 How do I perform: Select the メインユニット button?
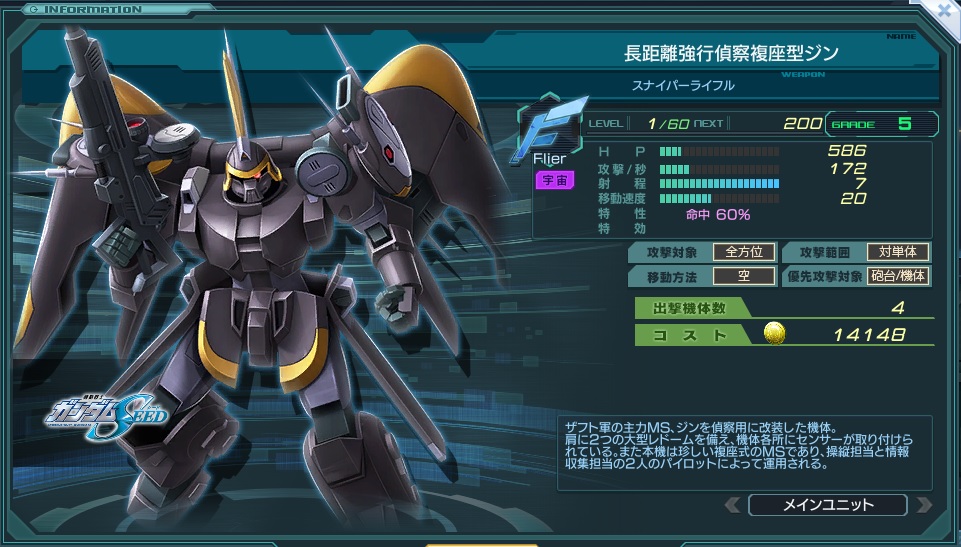[827, 505]
